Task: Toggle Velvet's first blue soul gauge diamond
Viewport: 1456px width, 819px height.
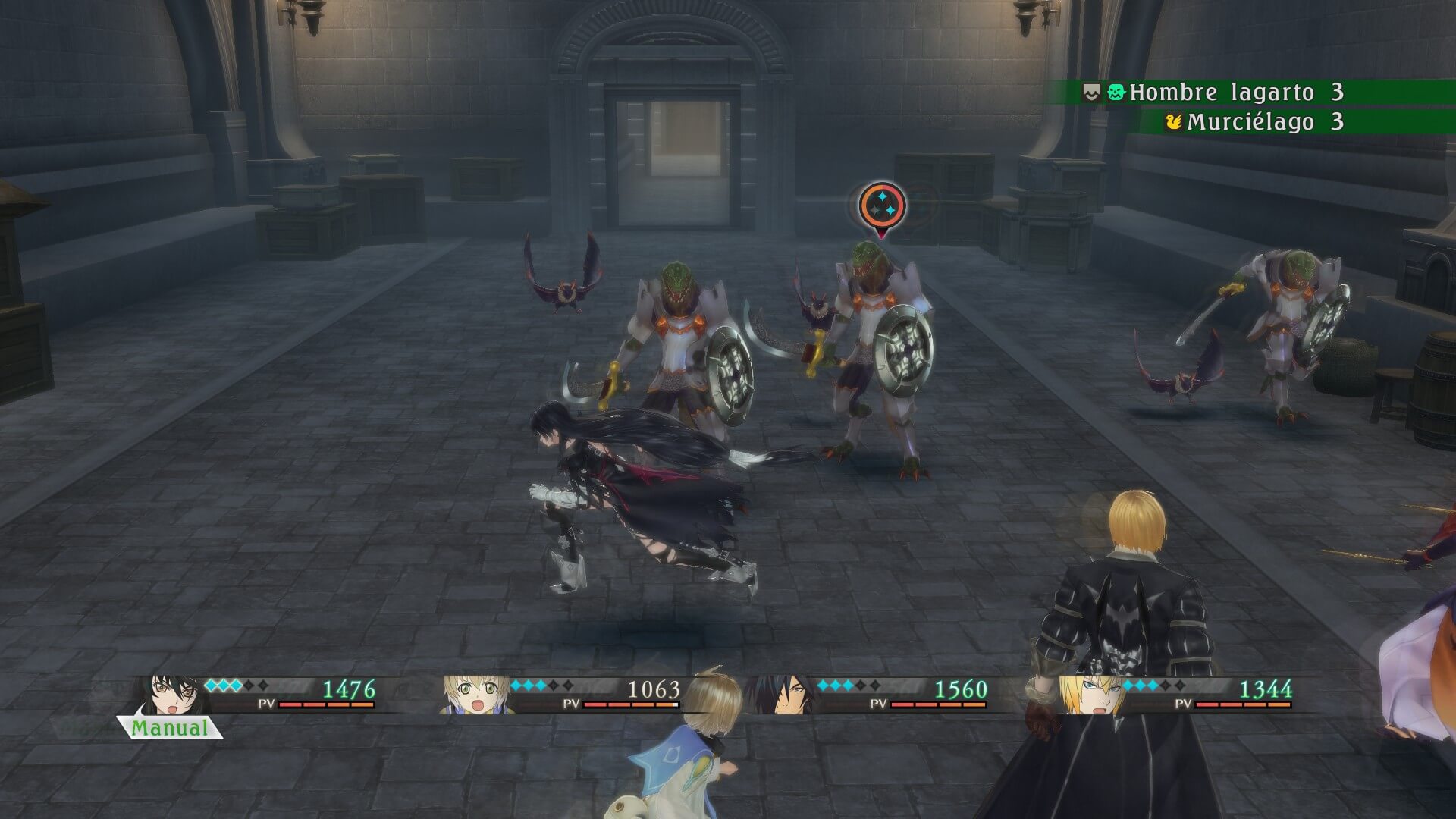Action: coord(209,685)
